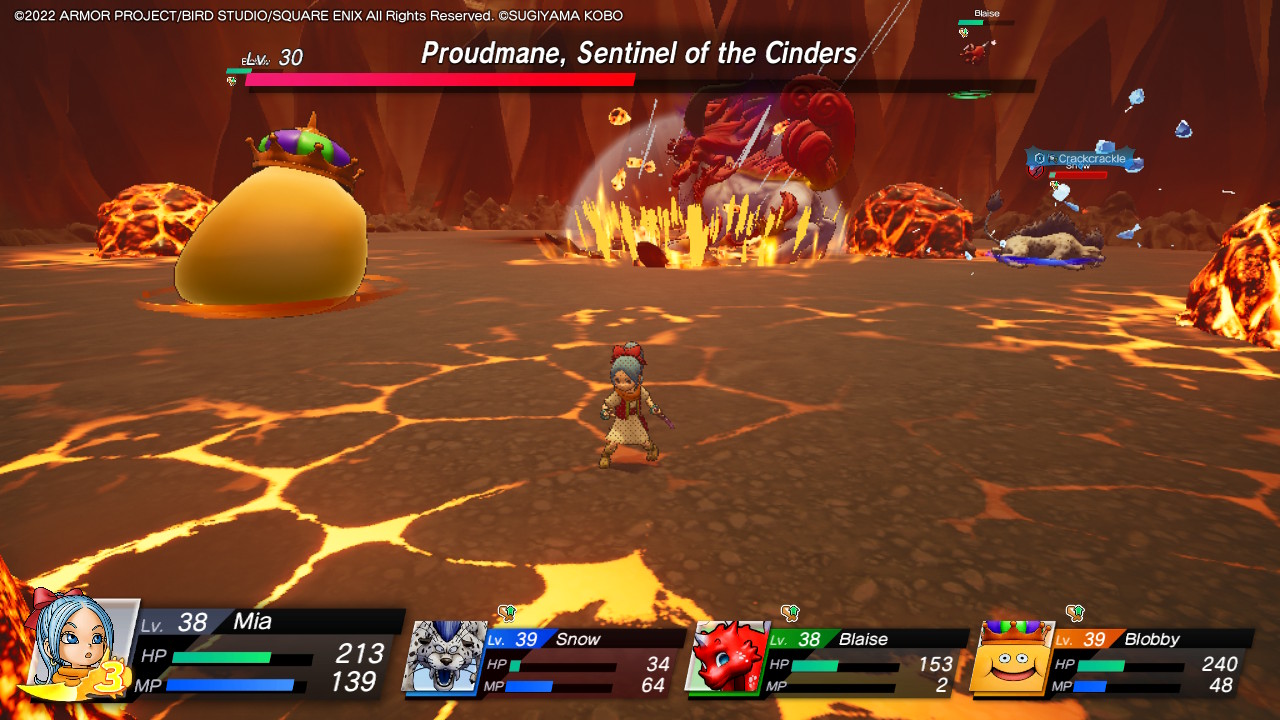This screenshot has height=720, width=1280.
Task: Click the sword icon beside the Crackcrackle name
Action: pos(1053,159)
